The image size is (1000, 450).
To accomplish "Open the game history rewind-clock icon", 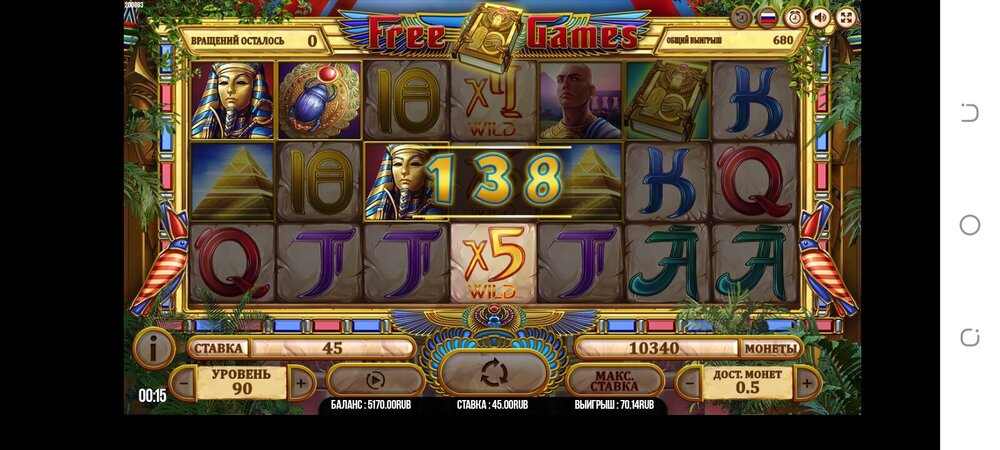I will pyautogui.click(x=741, y=17).
